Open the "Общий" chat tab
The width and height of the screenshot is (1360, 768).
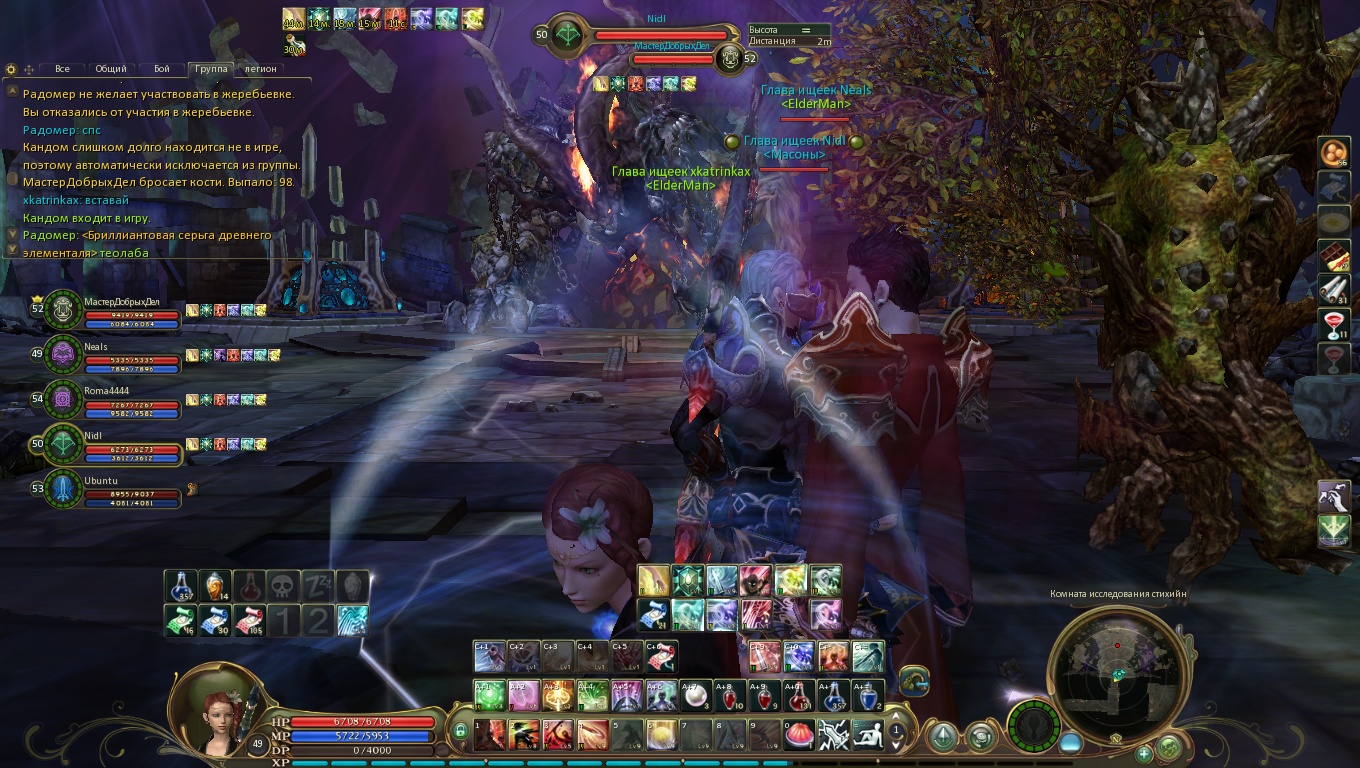click(111, 69)
